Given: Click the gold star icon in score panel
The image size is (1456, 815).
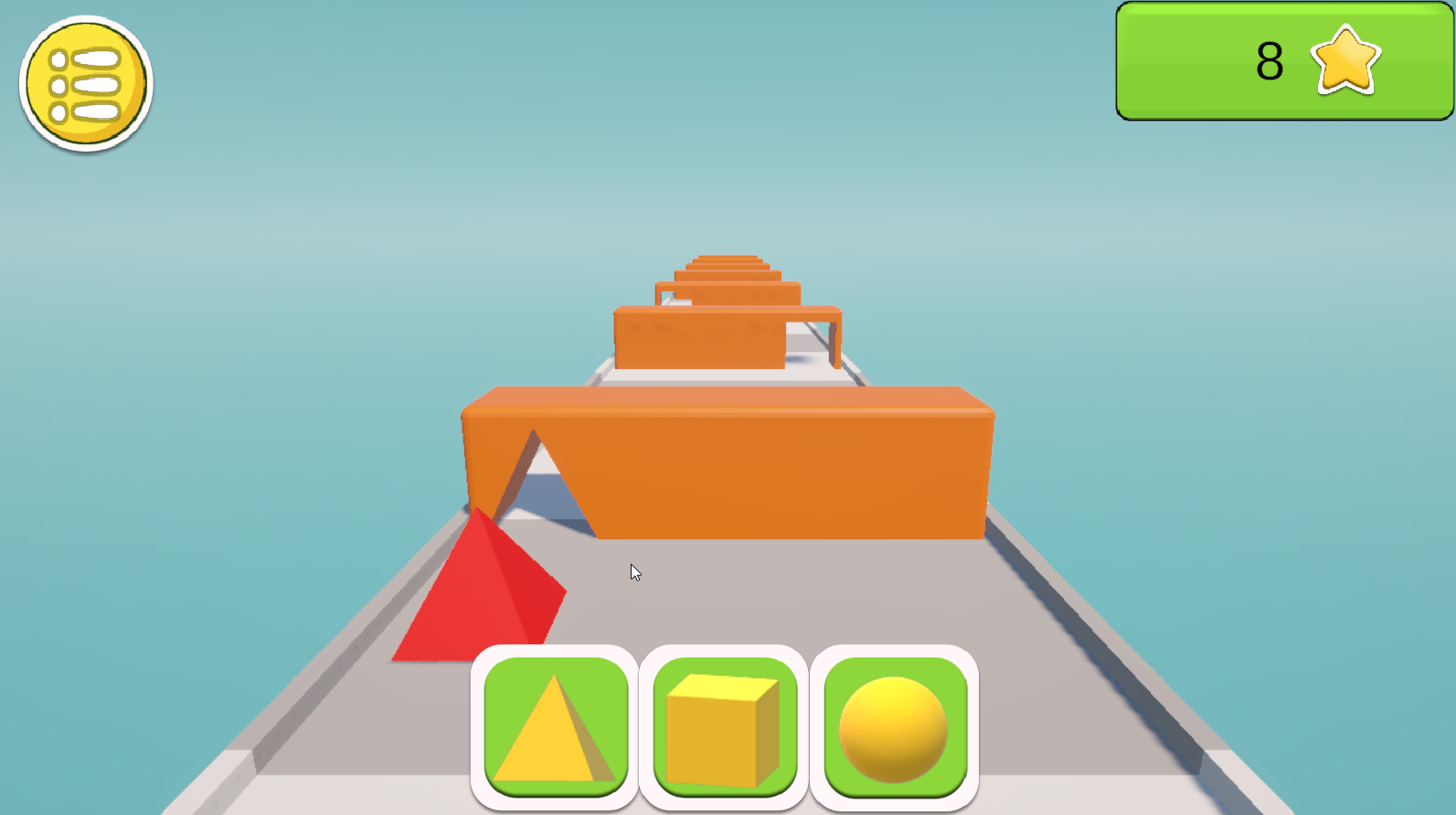Looking at the screenshot, I should click(x=1344, y=62).
